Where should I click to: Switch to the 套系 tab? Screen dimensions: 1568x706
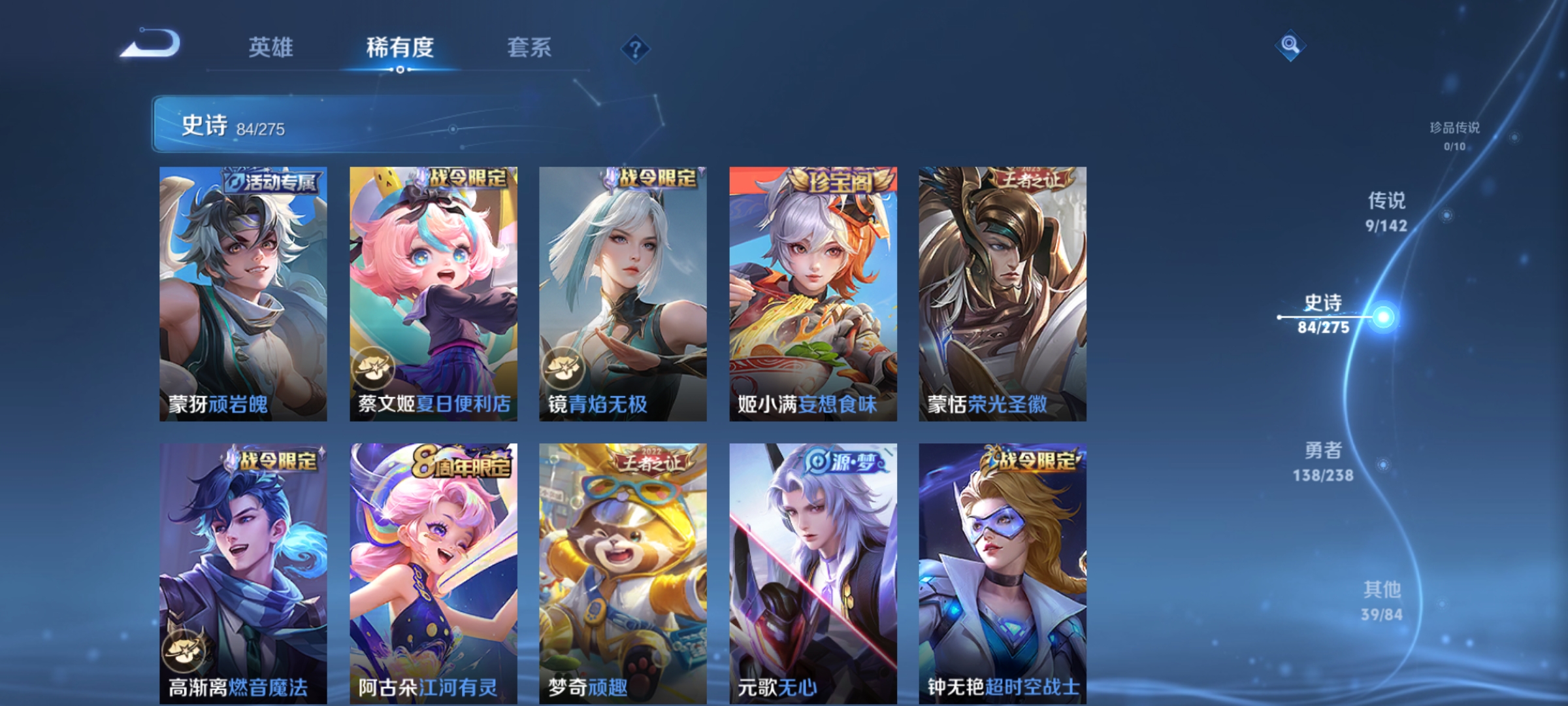click(531, 47)
